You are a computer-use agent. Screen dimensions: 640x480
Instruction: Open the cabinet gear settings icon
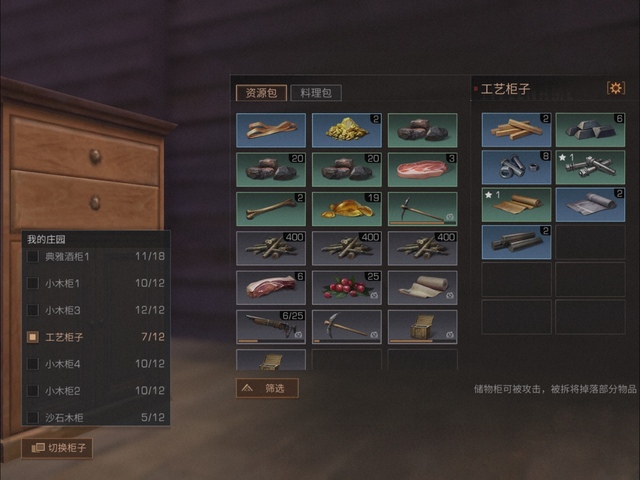click(615, 89)
